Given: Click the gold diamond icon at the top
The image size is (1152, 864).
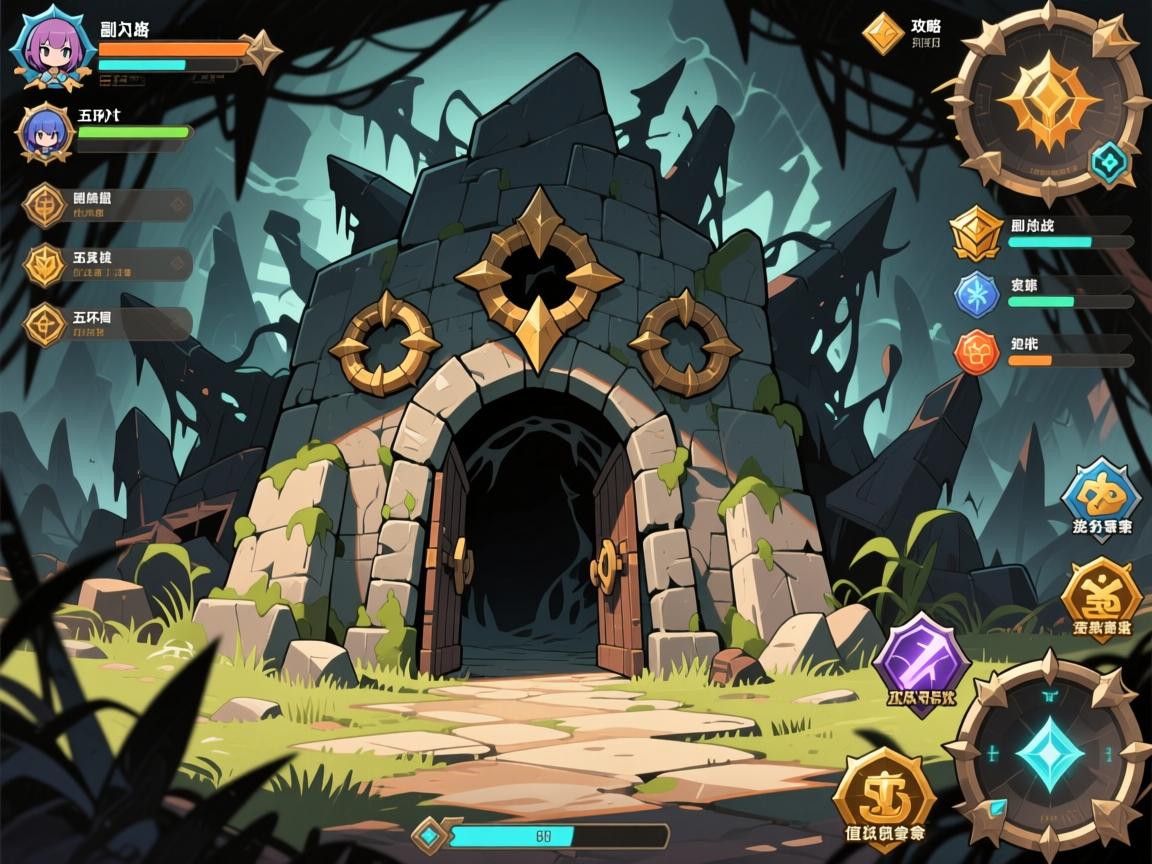Looking at the screenshot, I should 883,34.
